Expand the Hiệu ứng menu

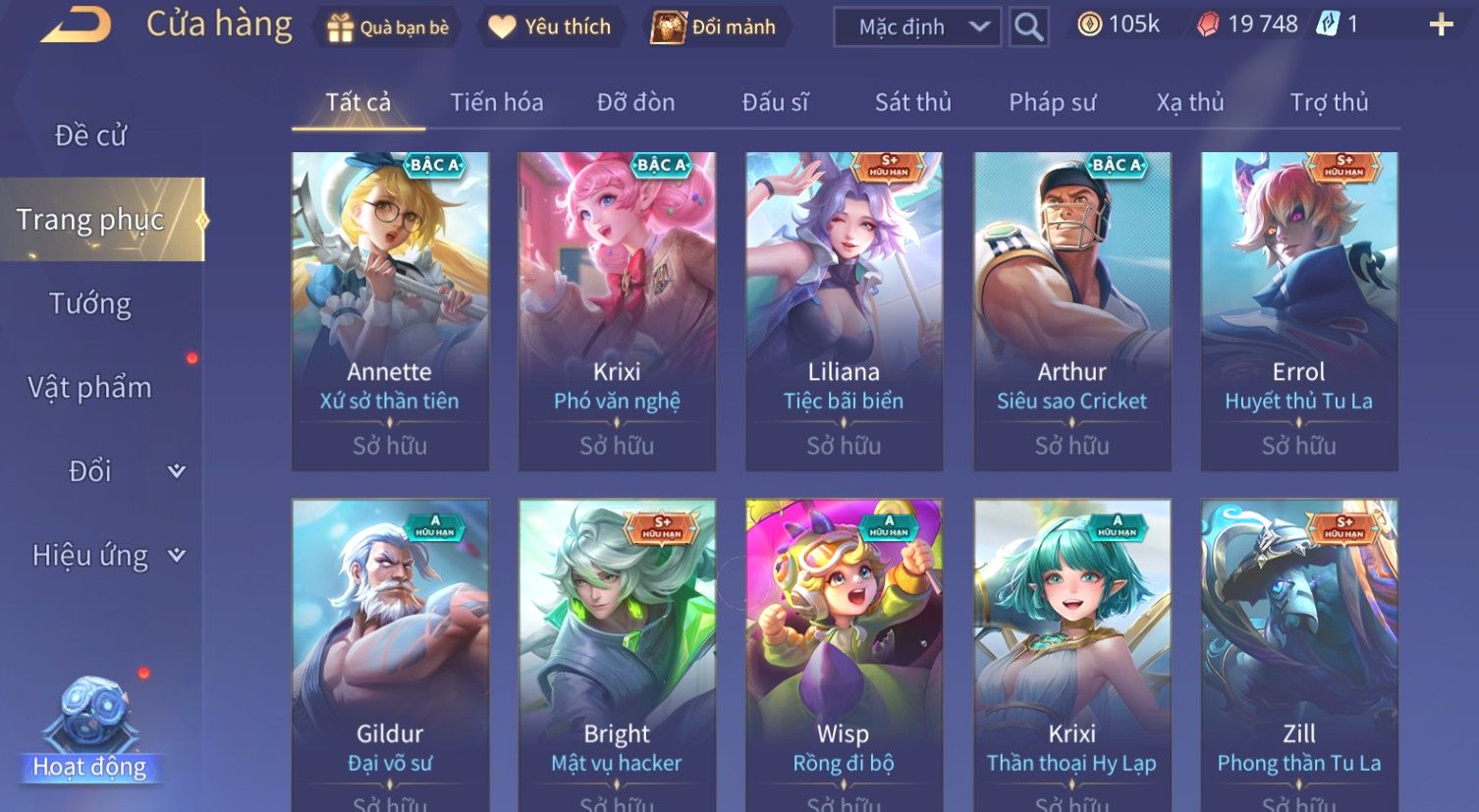pos(106,556)
